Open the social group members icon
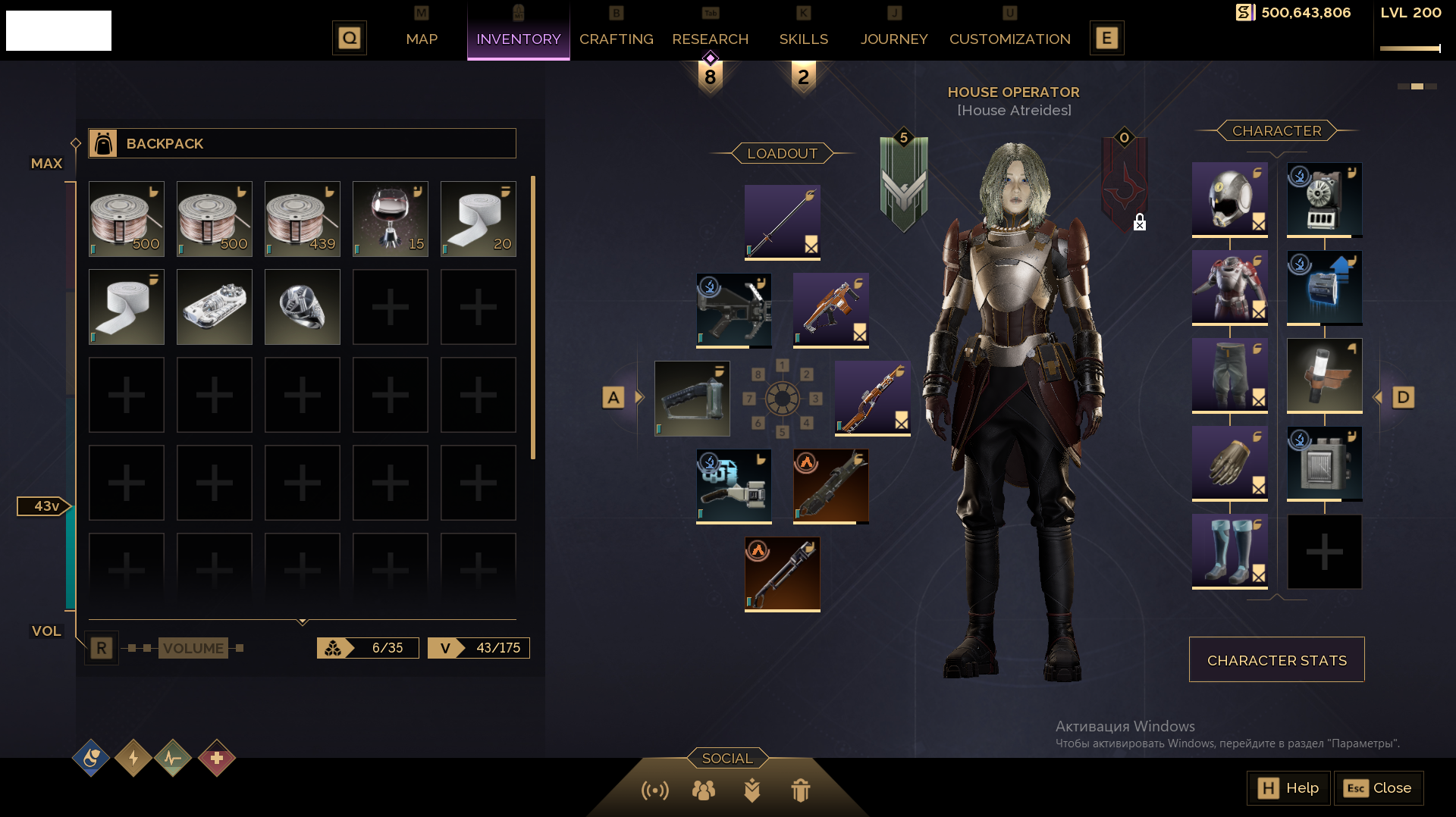 pos(704,790)
